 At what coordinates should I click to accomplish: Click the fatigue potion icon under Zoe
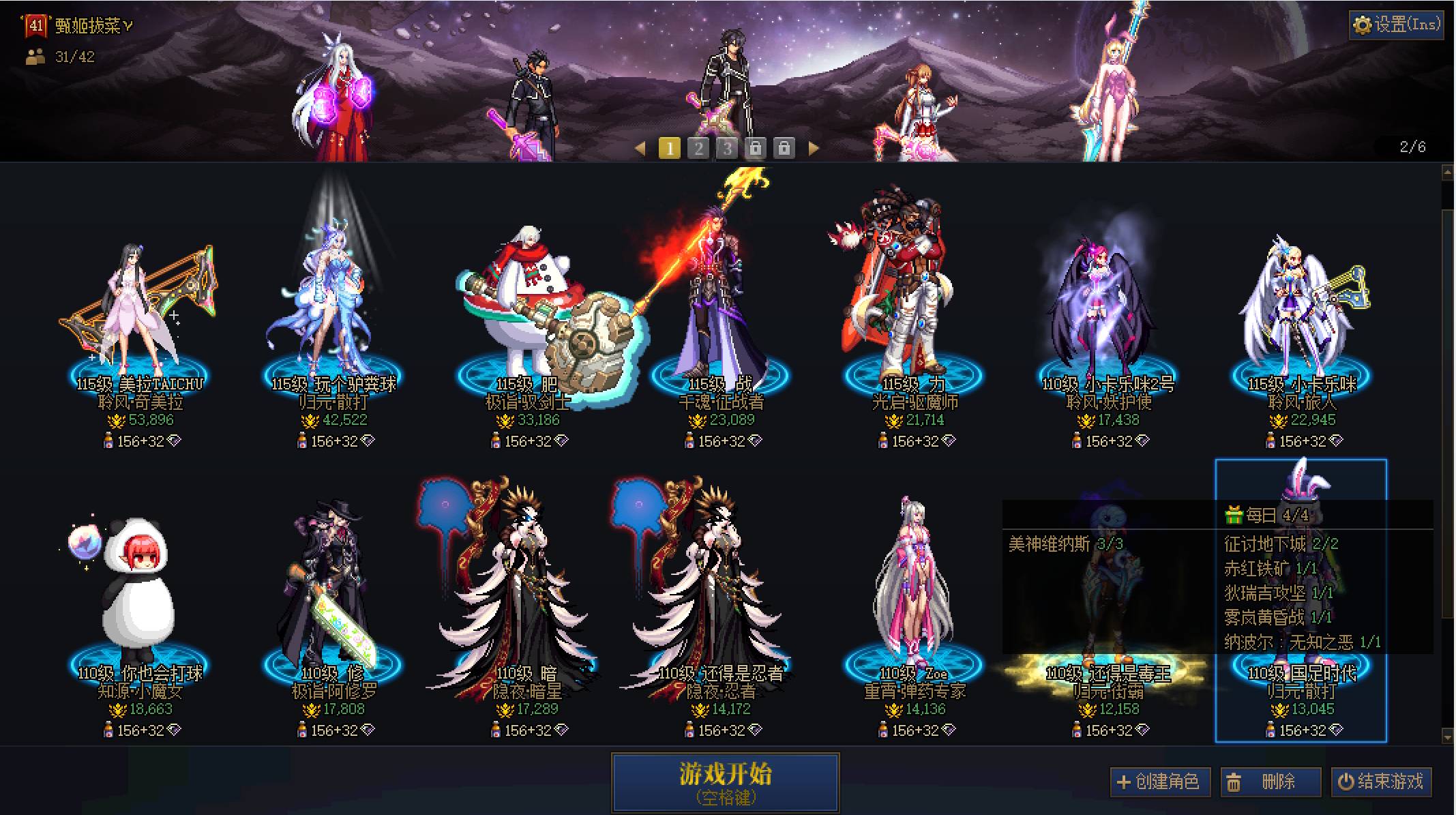tap(882, 730)
